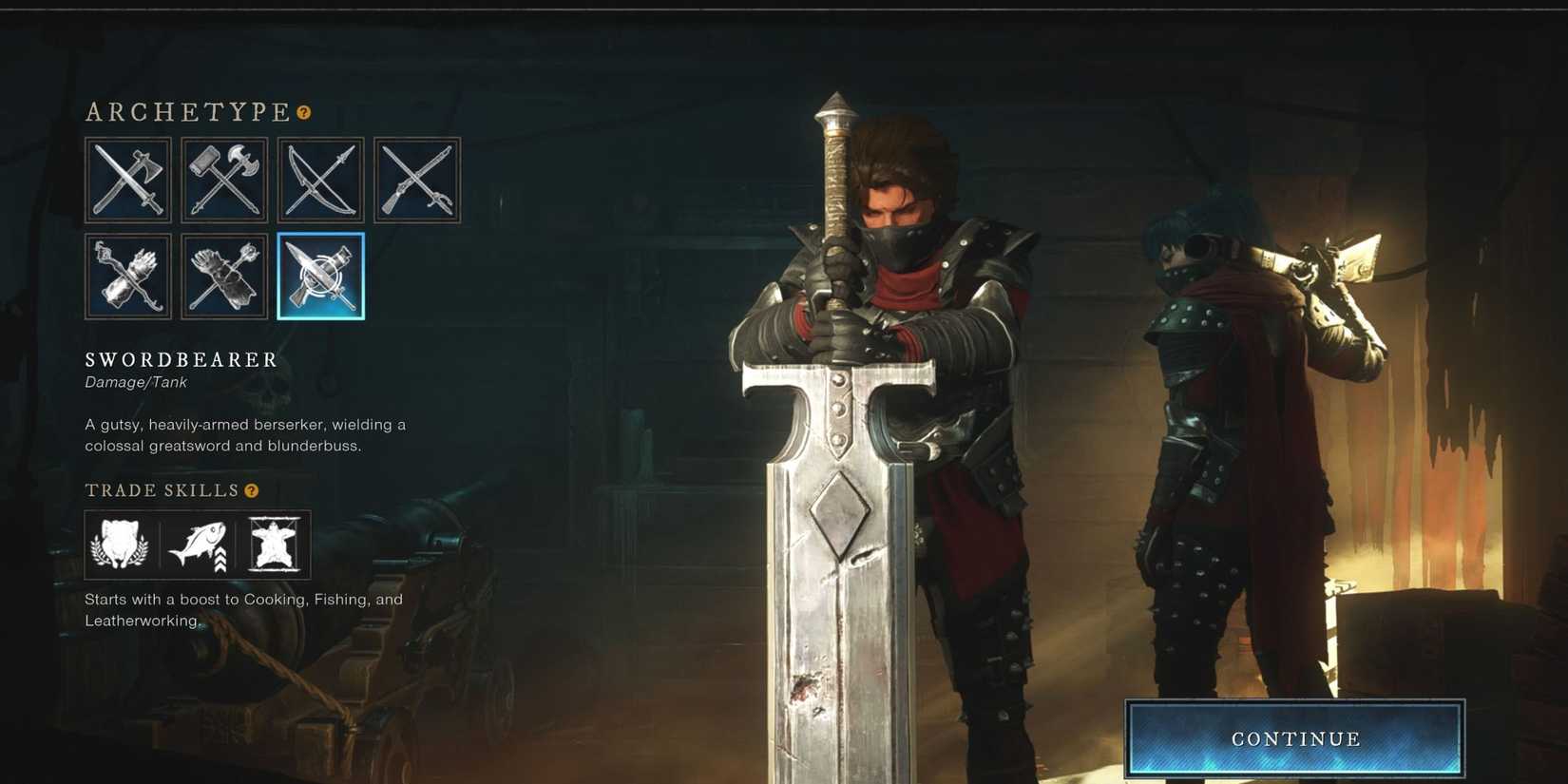Click the Damage/Tank role label
This screenshot has width=1568, height=784.
(134, 382)
